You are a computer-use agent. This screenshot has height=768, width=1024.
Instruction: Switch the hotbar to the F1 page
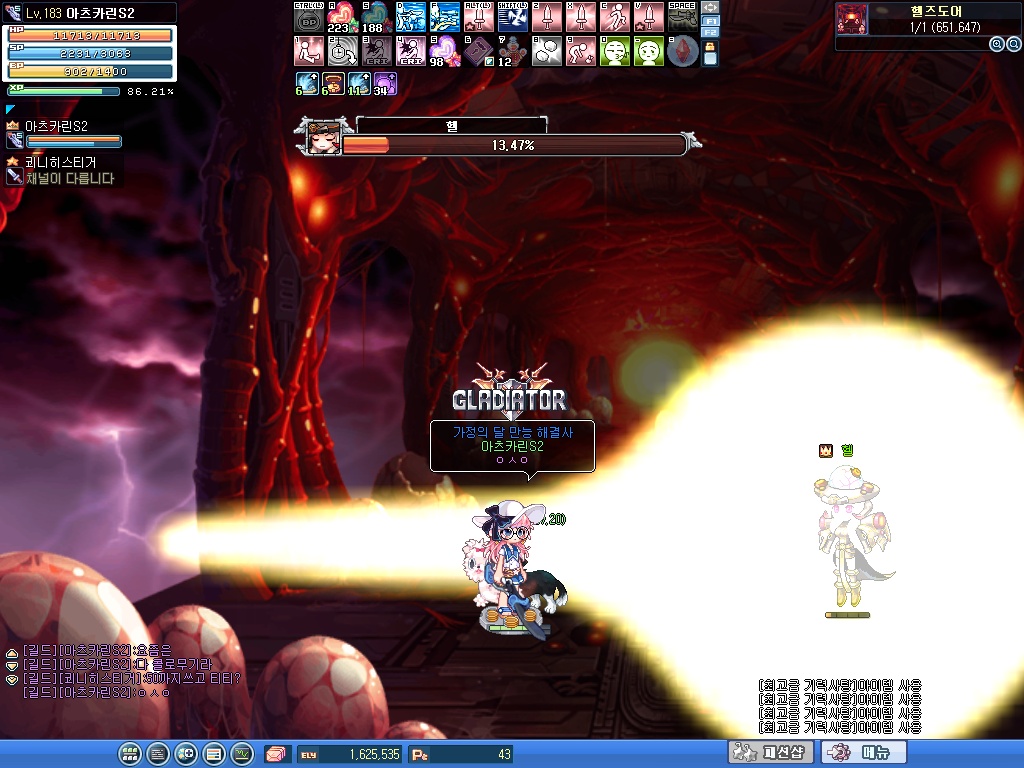pos(711,20)
